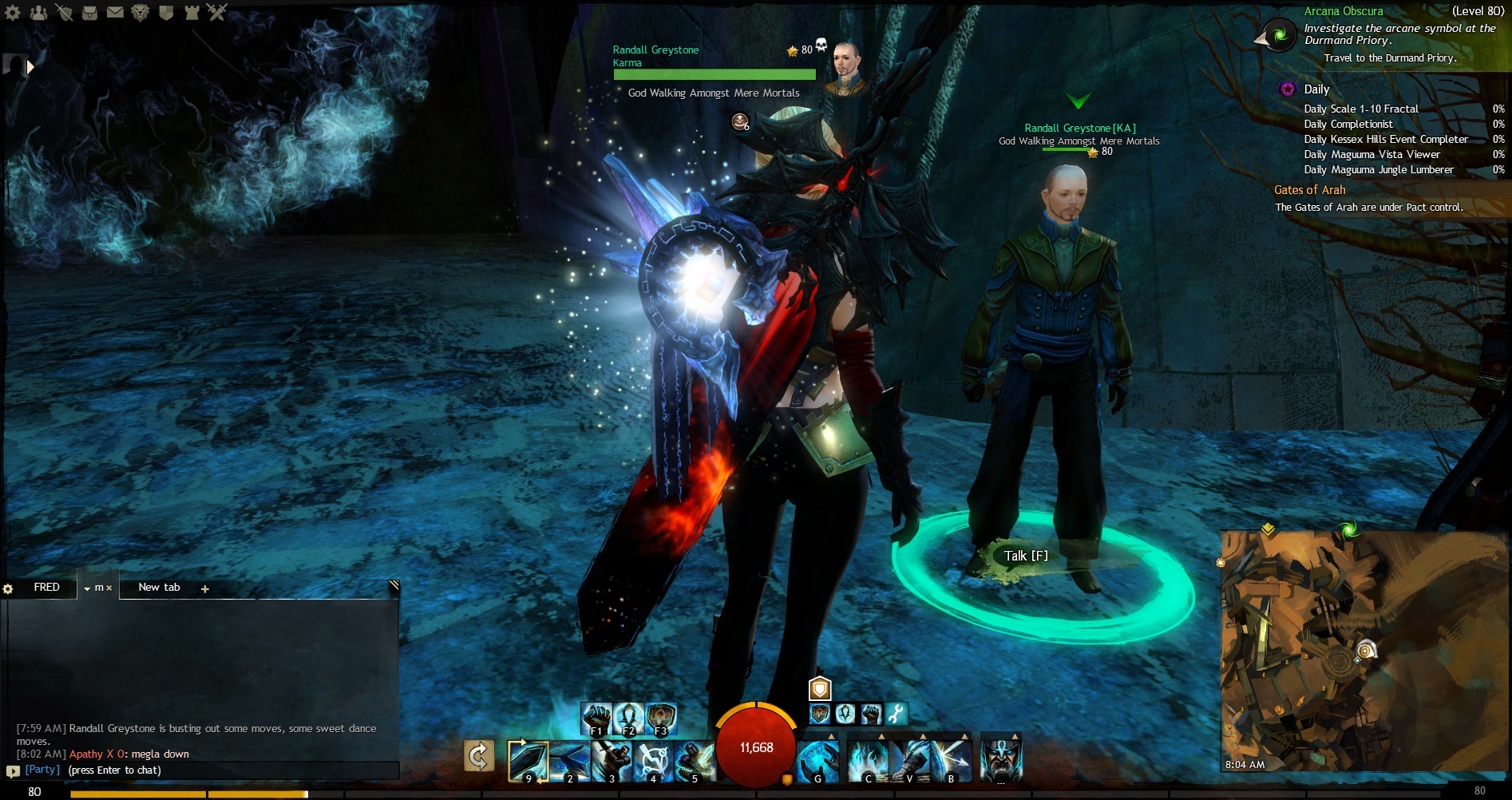Add a new chat tab with plus

point(205,589)
